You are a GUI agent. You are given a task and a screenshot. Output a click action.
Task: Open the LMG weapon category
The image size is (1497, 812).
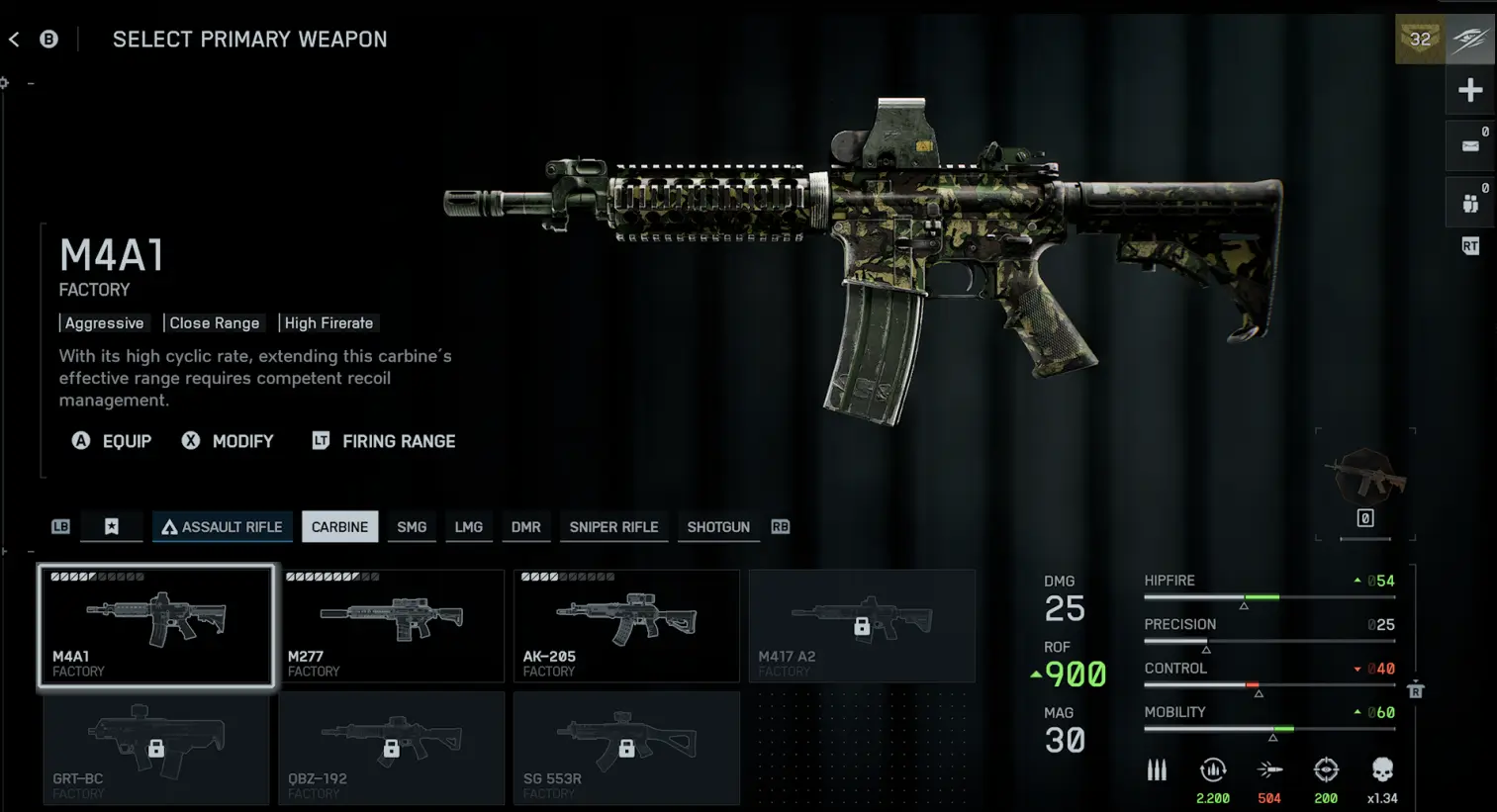pos(469,527)
